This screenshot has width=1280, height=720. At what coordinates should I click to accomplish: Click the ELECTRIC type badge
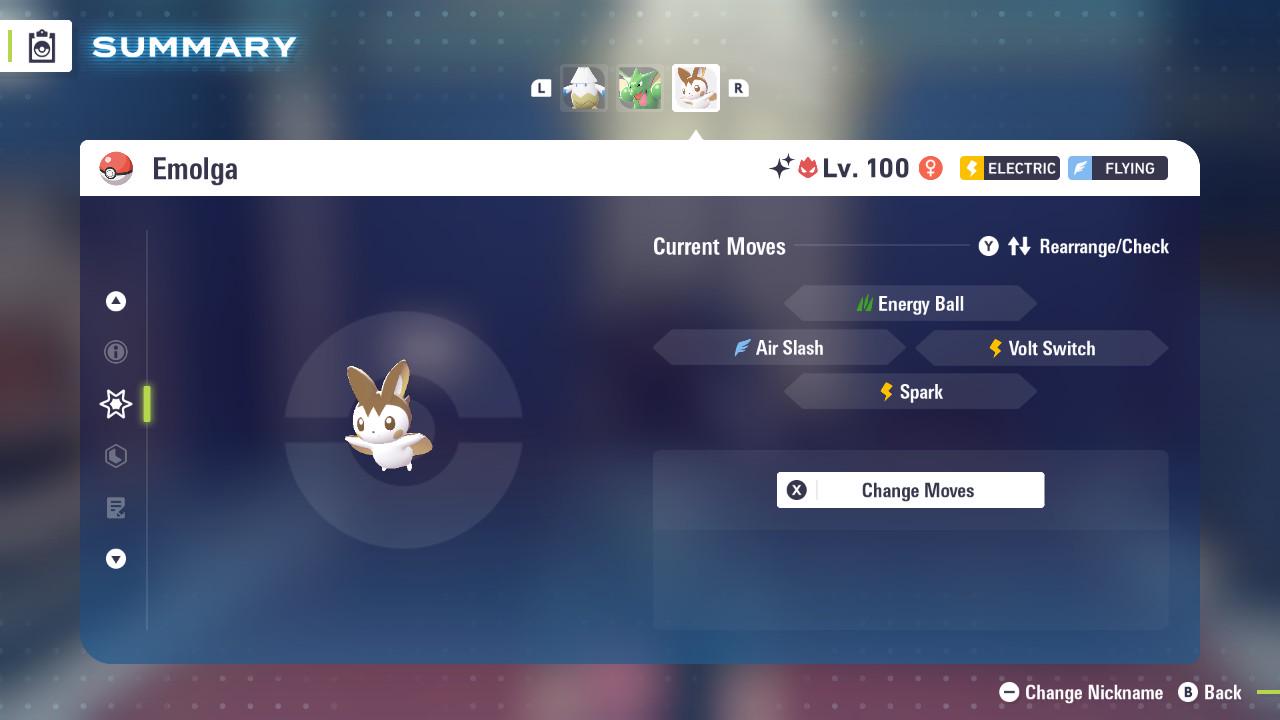1008,168
